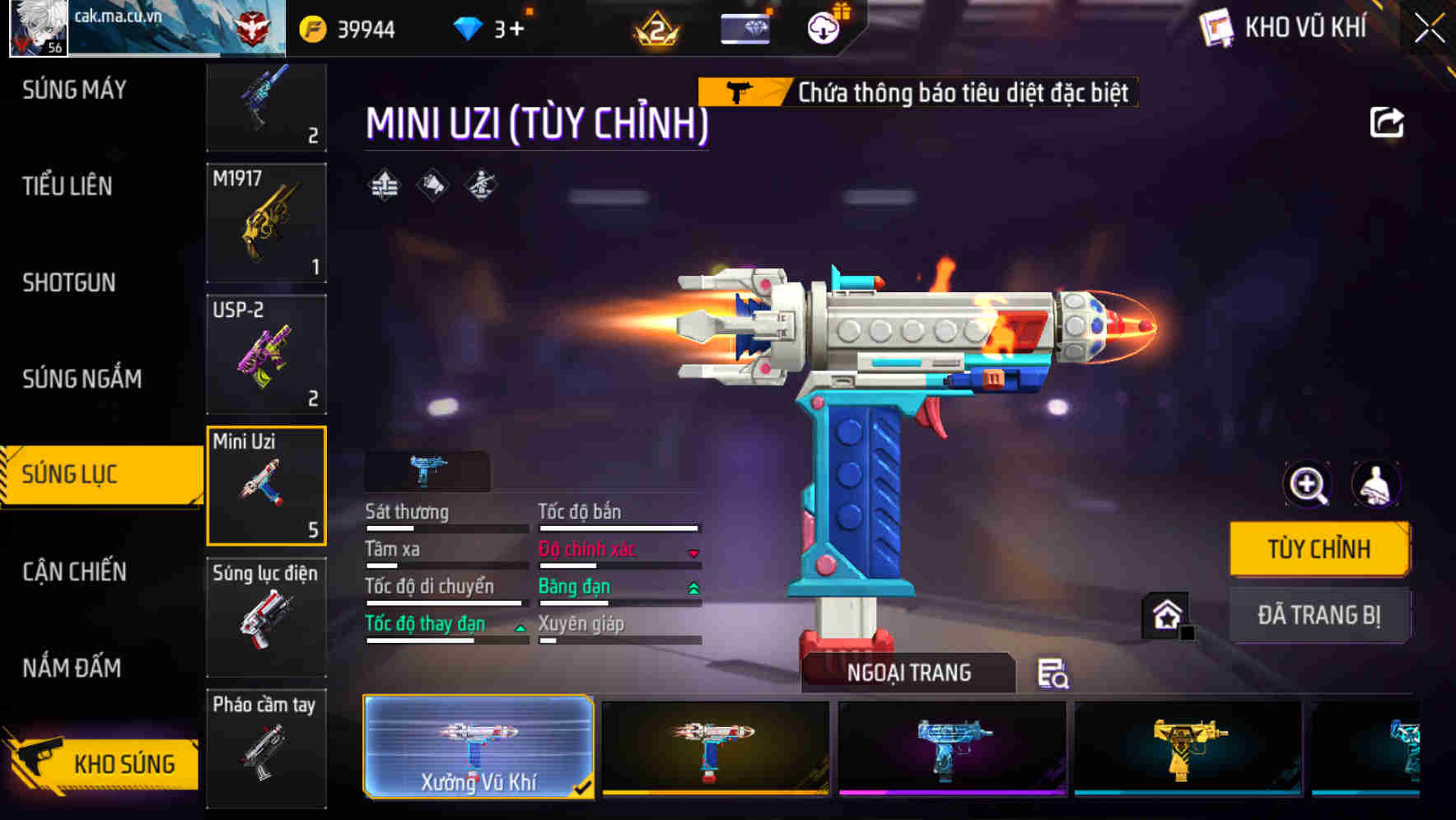Close the weapon armory screen
This screenshot has width=1456, height=820.
(1430, 28)
